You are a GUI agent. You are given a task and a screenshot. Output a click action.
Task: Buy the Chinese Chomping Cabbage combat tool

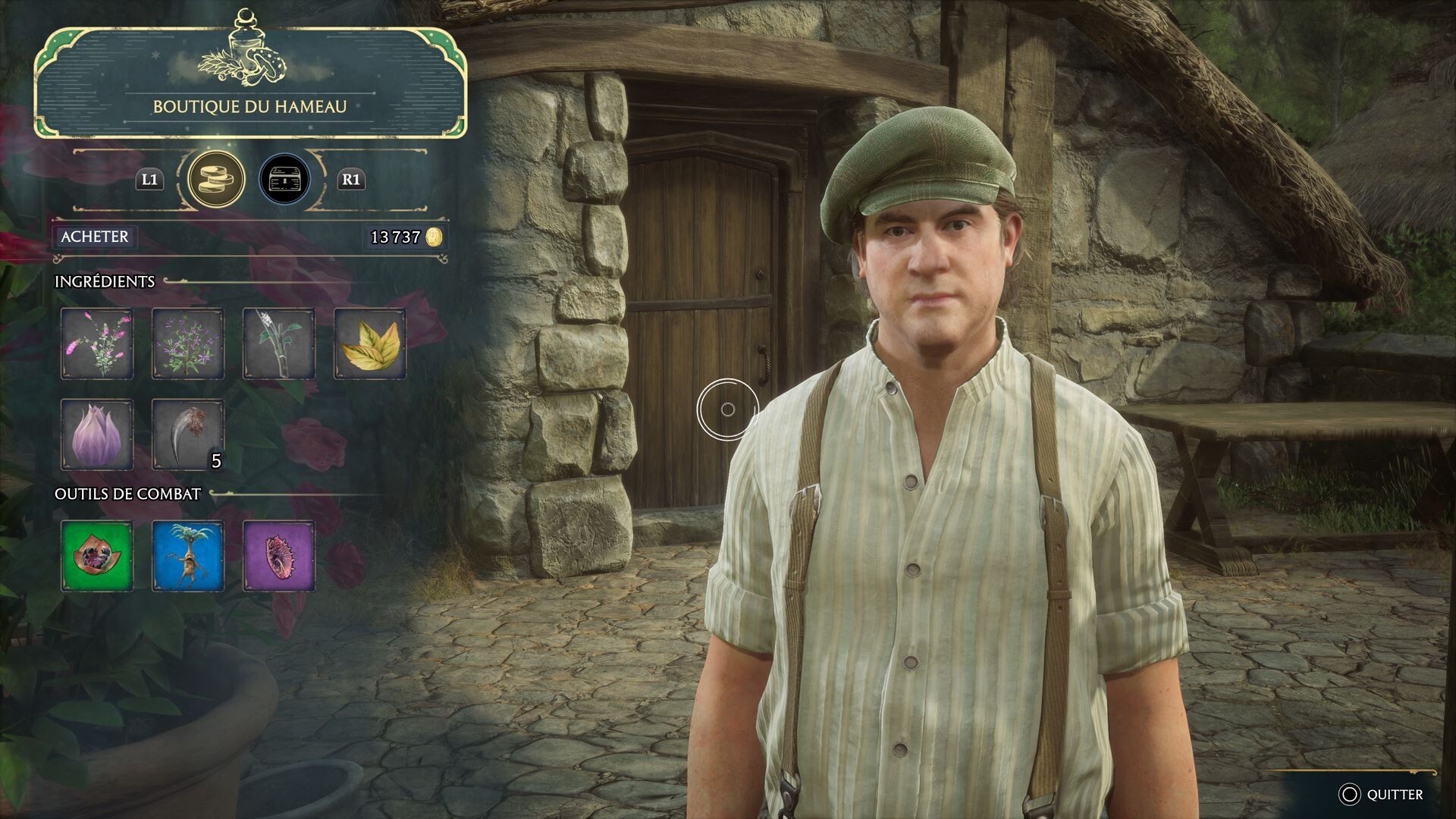point(97,556)
